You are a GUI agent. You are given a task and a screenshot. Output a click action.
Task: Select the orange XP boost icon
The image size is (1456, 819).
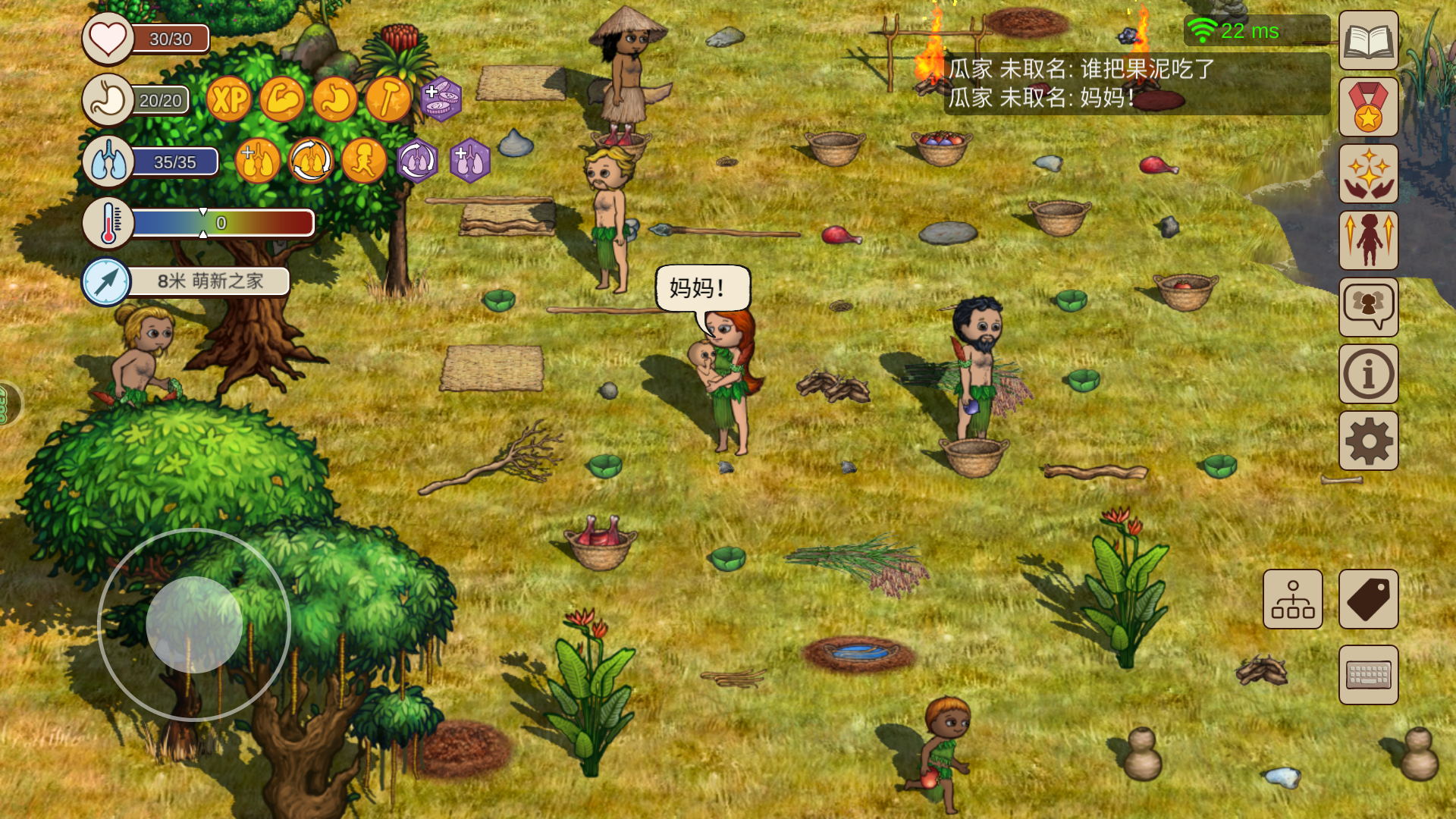click(228, 99)
